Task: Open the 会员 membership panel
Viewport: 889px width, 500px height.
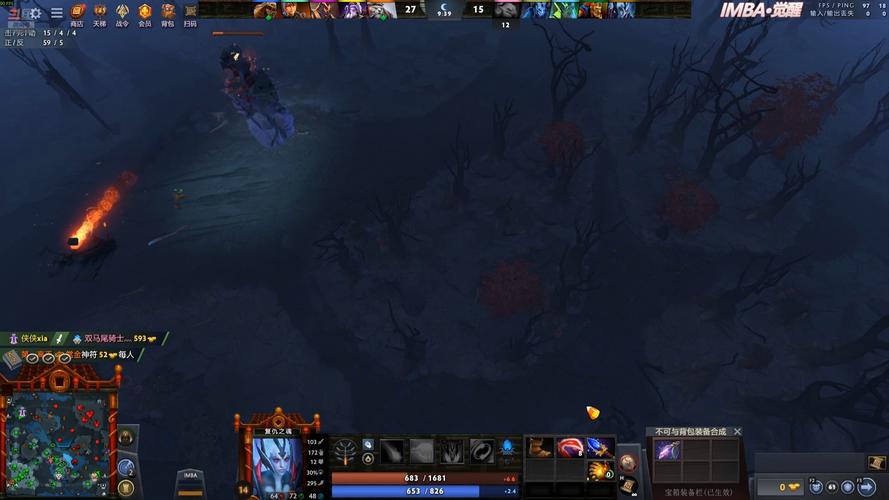Action: [145, 14]
